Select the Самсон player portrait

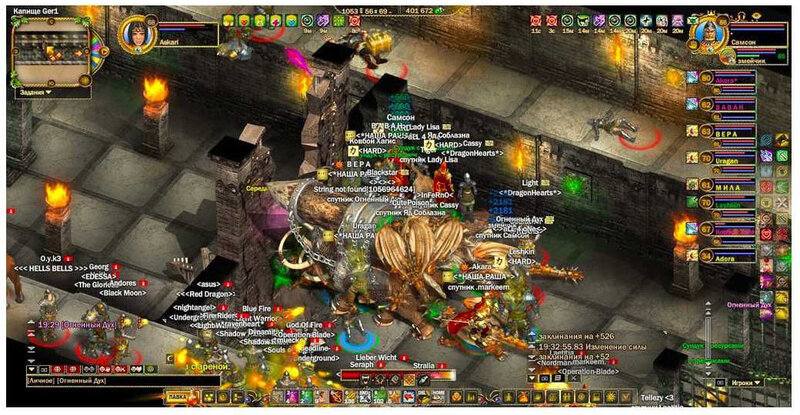[705, 33]
